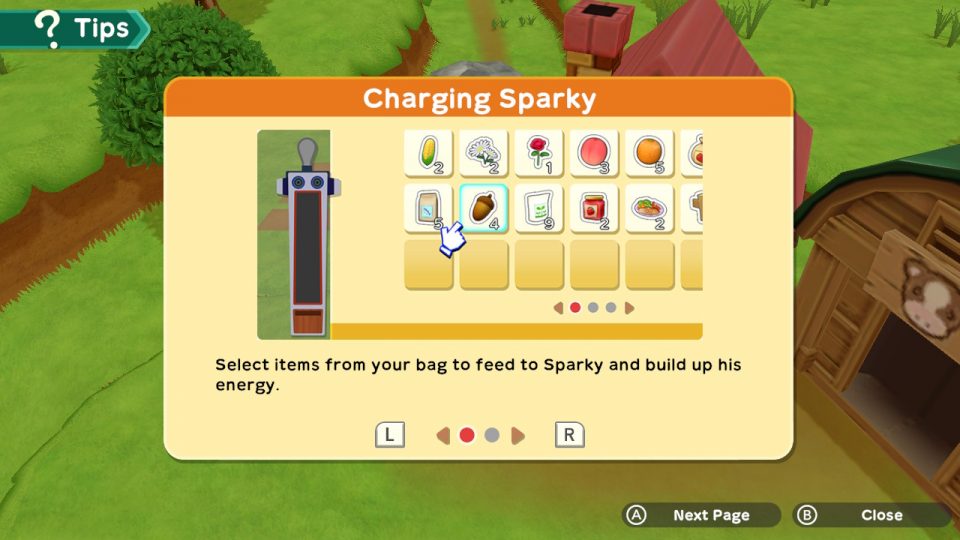The image size is (960, 540).
Task: Select the peach item slot
Action: pos(594,154)
